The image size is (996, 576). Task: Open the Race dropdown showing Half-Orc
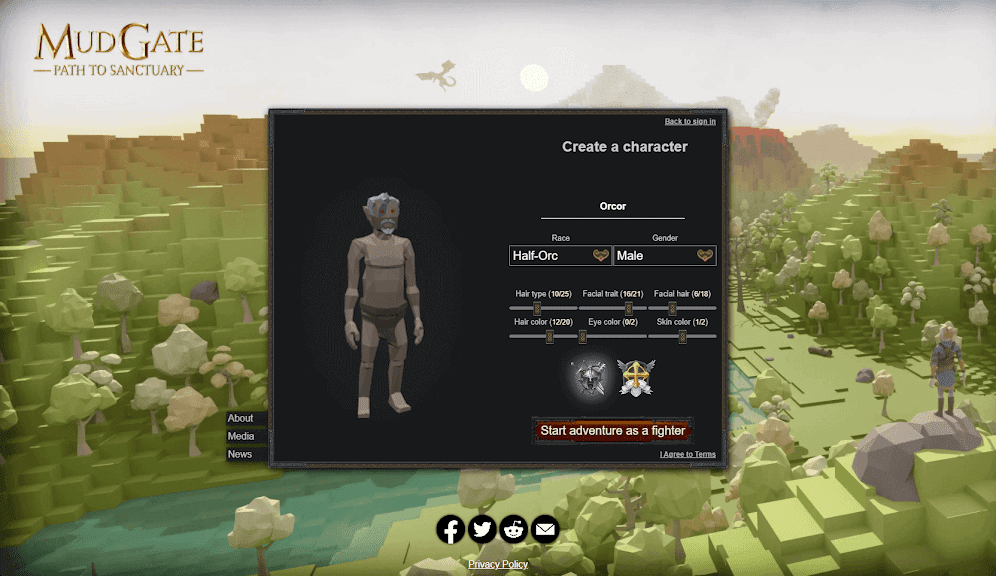tap(560, 256)
